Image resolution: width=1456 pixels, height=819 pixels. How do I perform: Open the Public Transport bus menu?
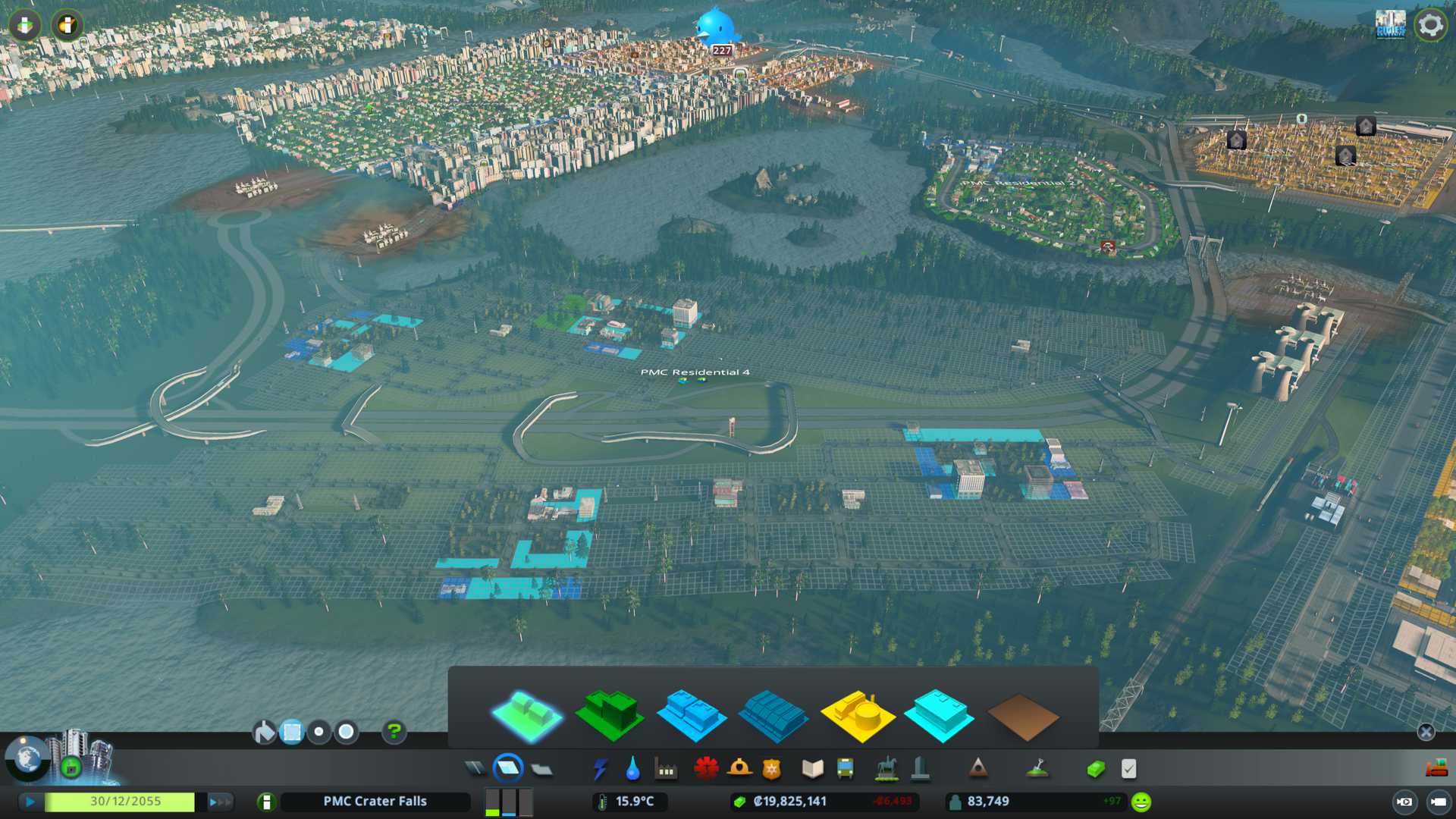[x=845, y=769]
